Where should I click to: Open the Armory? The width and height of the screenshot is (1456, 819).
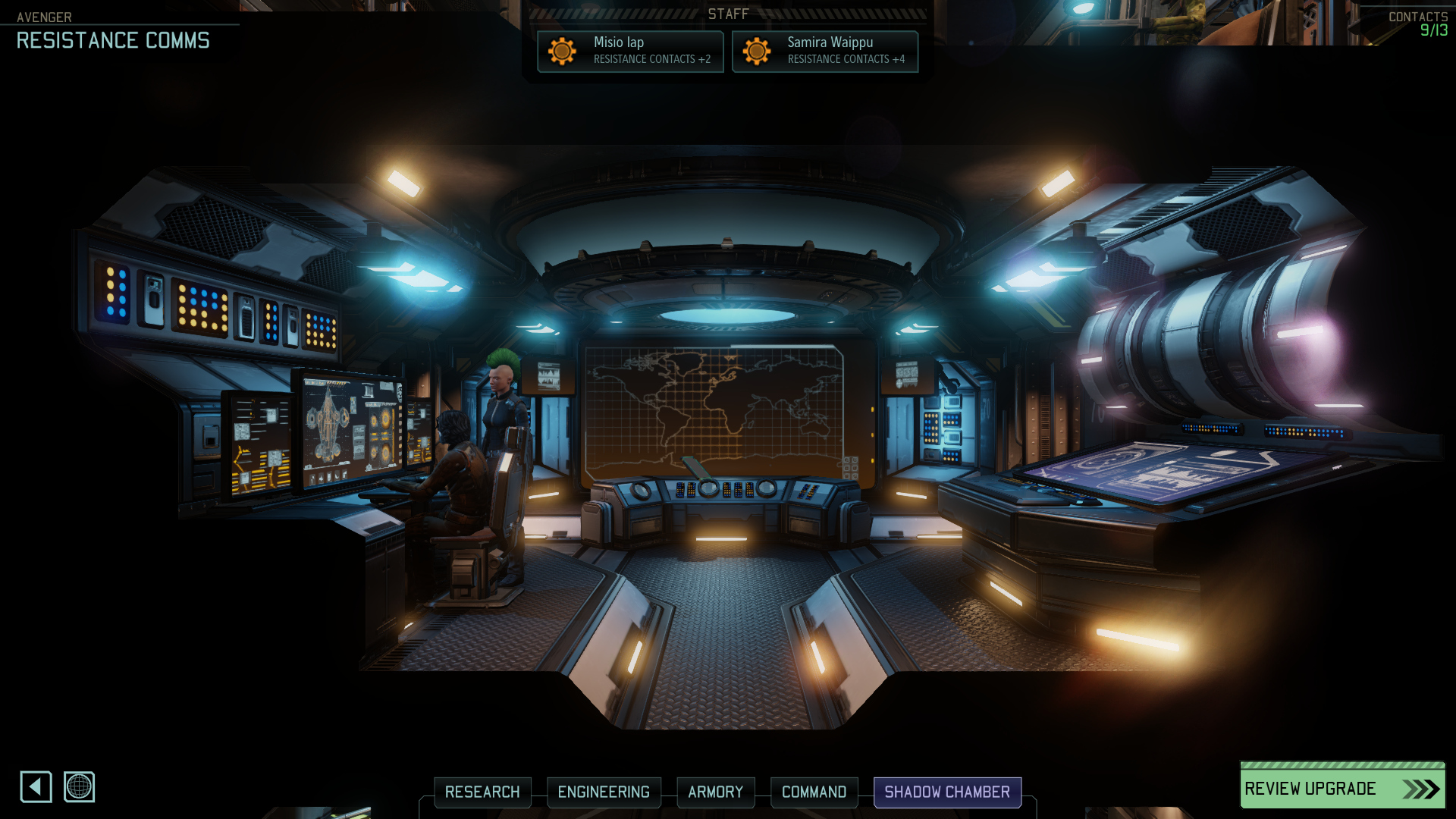(x=715, y=792)
